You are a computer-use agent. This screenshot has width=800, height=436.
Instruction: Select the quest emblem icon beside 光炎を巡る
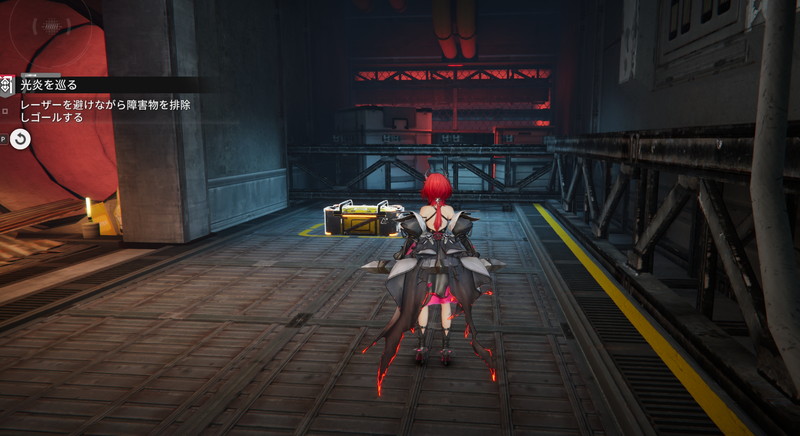[6, 85]
